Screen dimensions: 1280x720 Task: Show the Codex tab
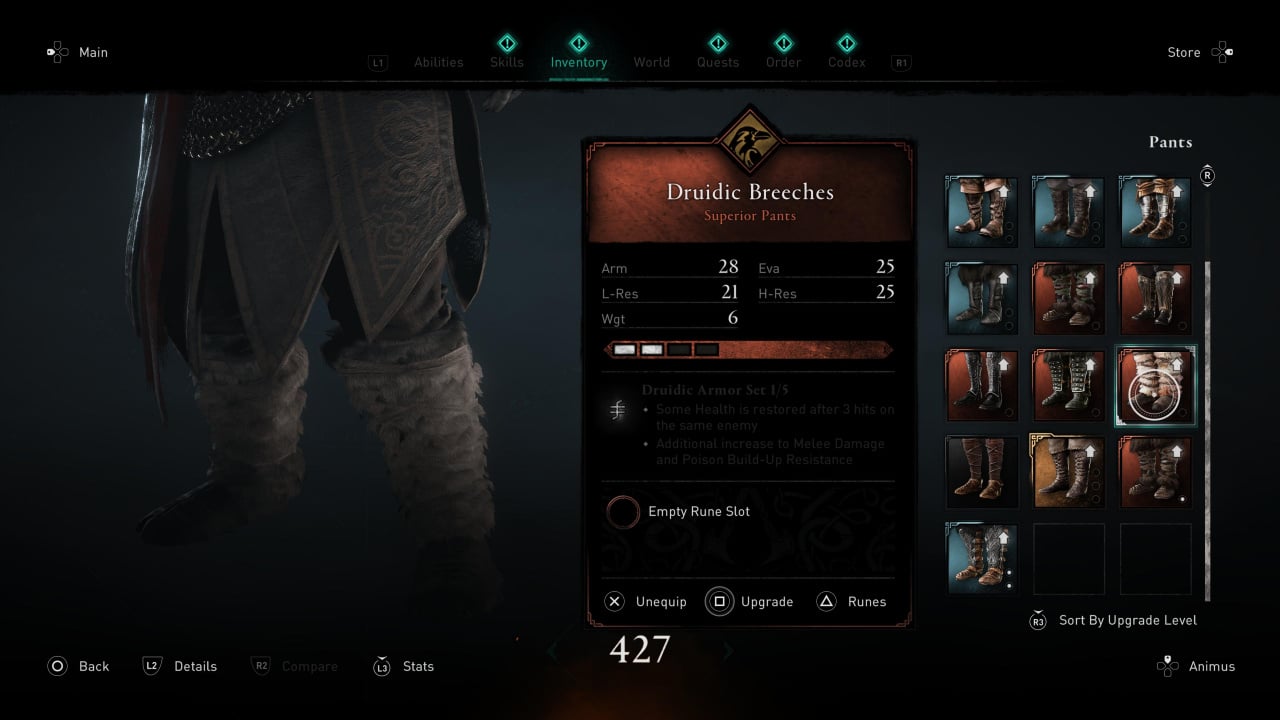(846, 62)
